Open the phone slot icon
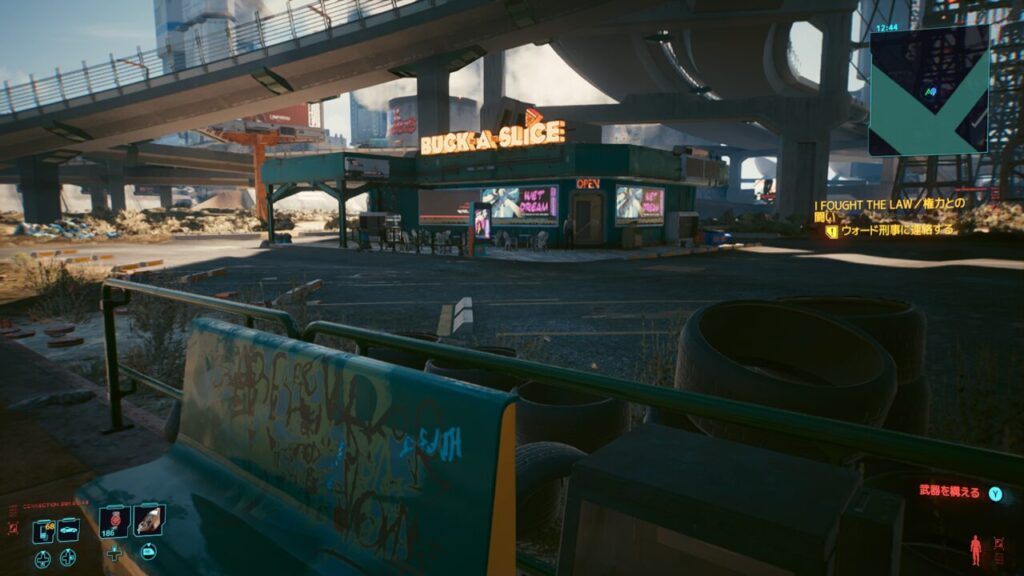 (x=43, y=531)
